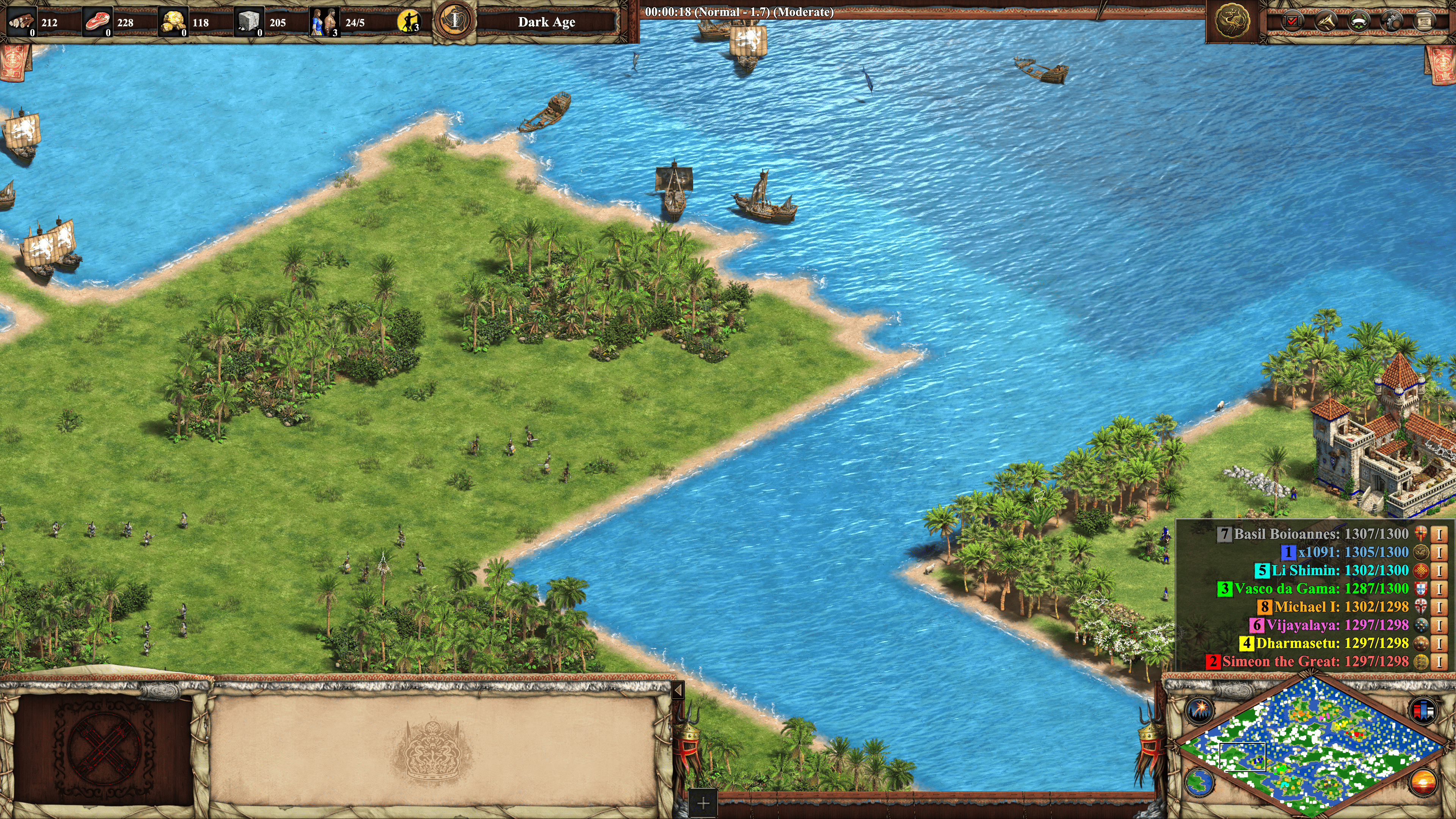Open the scroll main menu button
This screenshot has height=819, width=1456.
coord(1424,22)
